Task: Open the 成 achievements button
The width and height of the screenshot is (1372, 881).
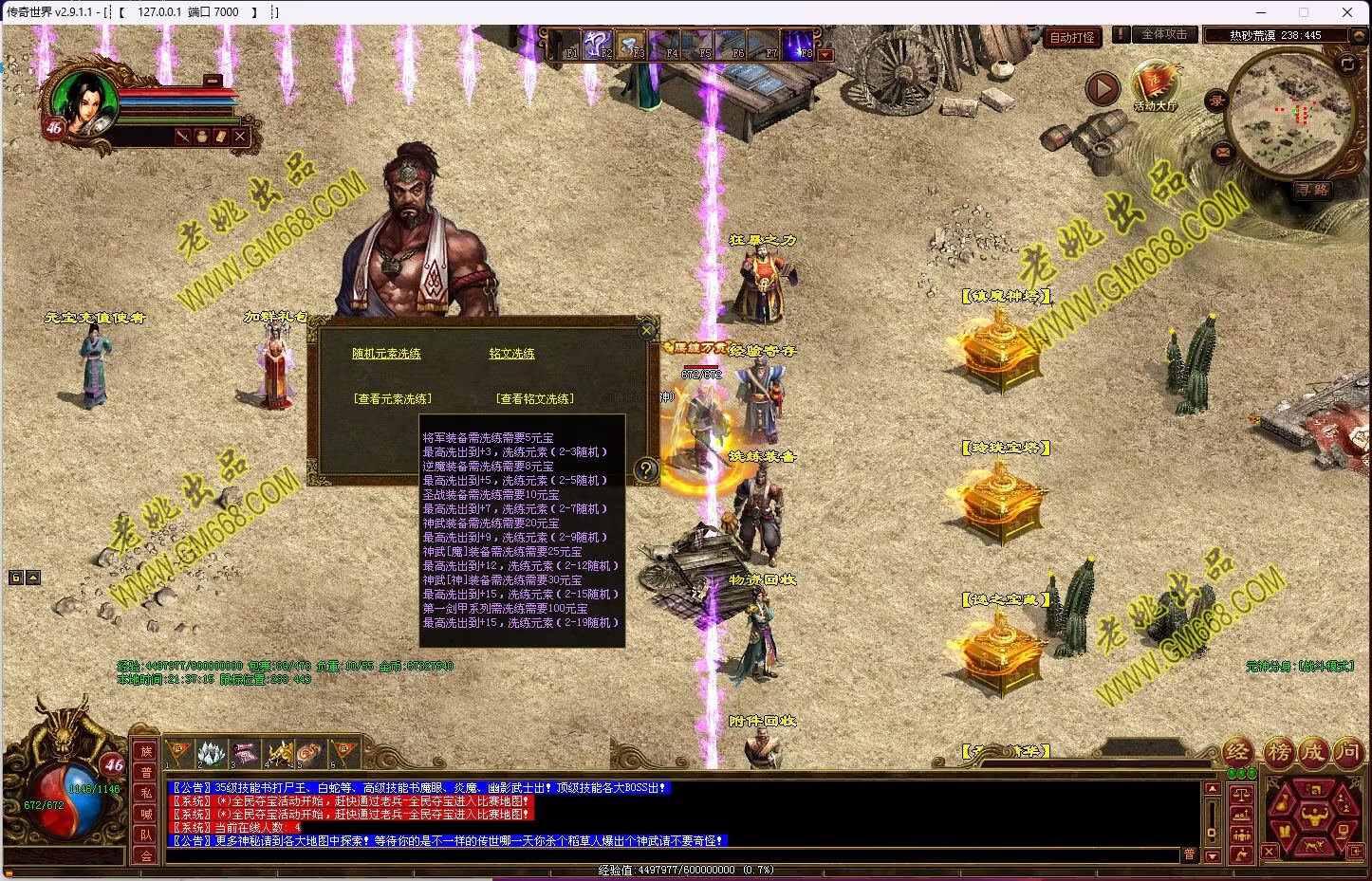Action: [x=1312, y=753]
